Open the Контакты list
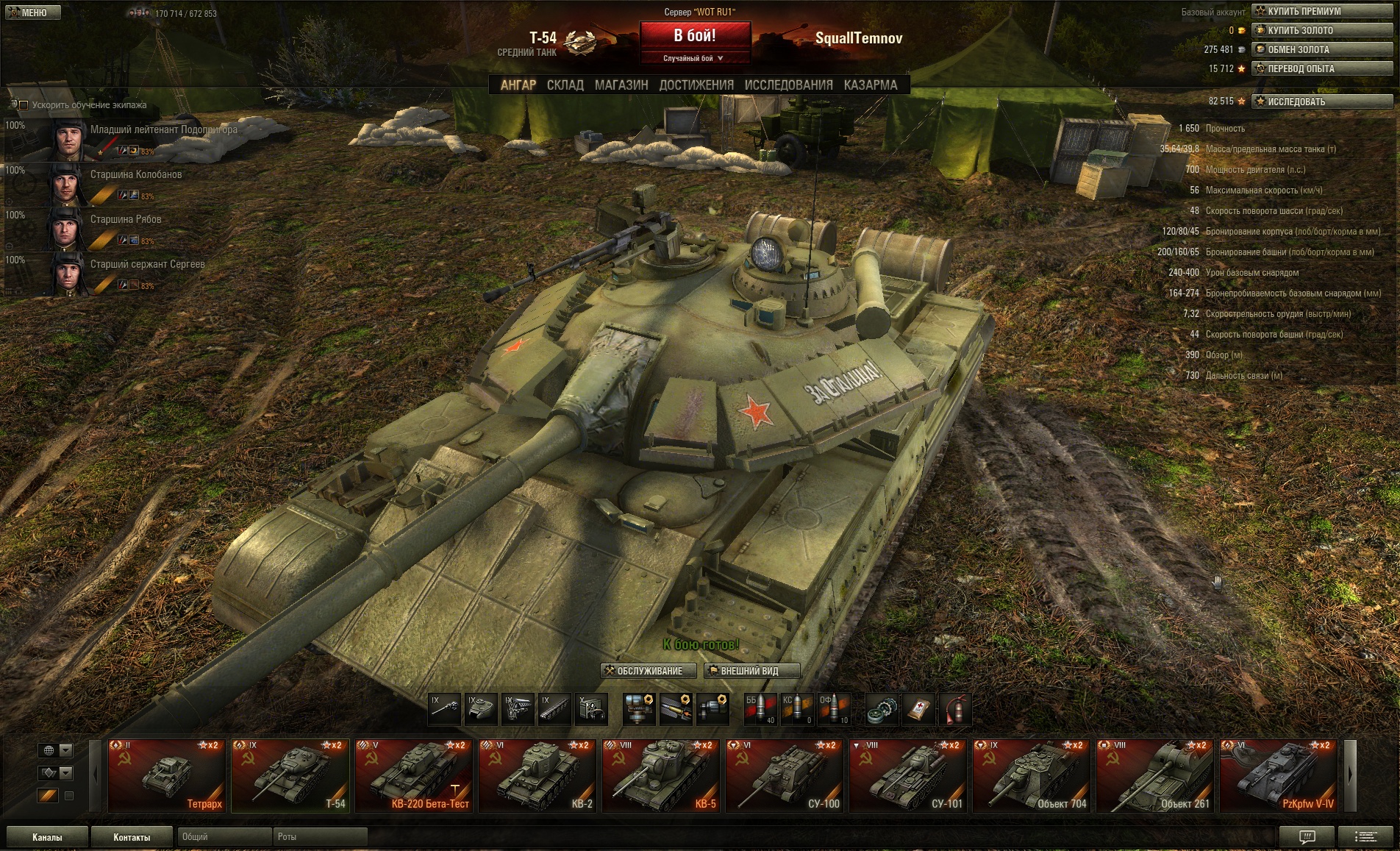Image resolution: width=1400 pixels, height=851 pixels. point(132,837)
